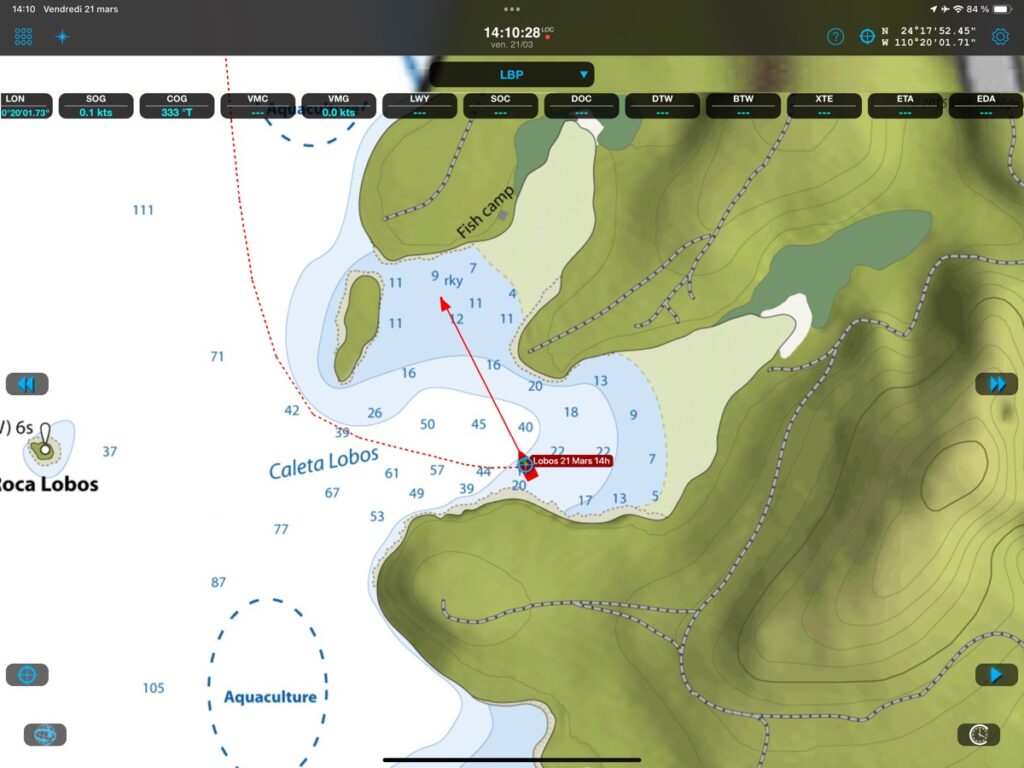Toggle the map rotation globe icon
Viewport: 1024px width, 768px height.
point(45,735)
